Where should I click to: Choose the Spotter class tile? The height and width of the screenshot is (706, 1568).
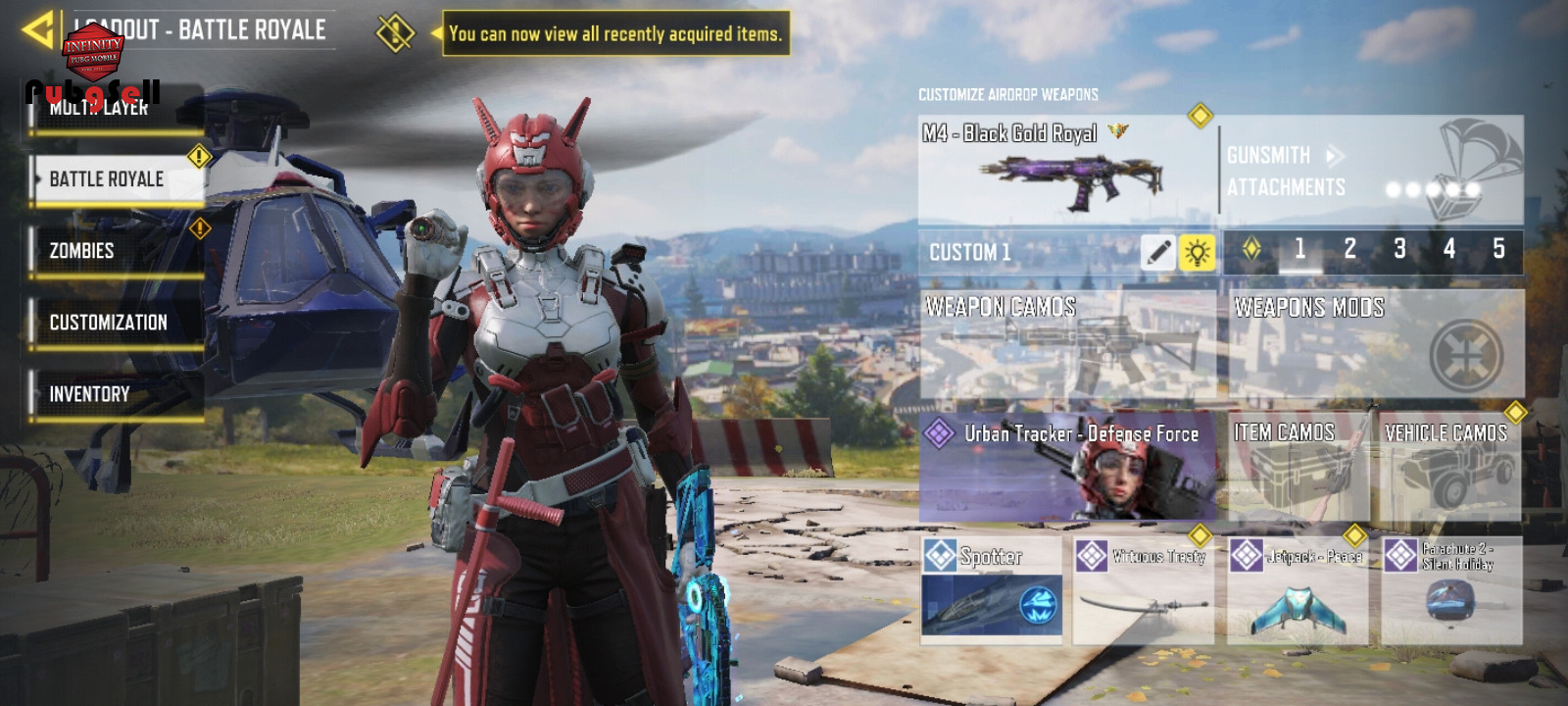[991, 589]
